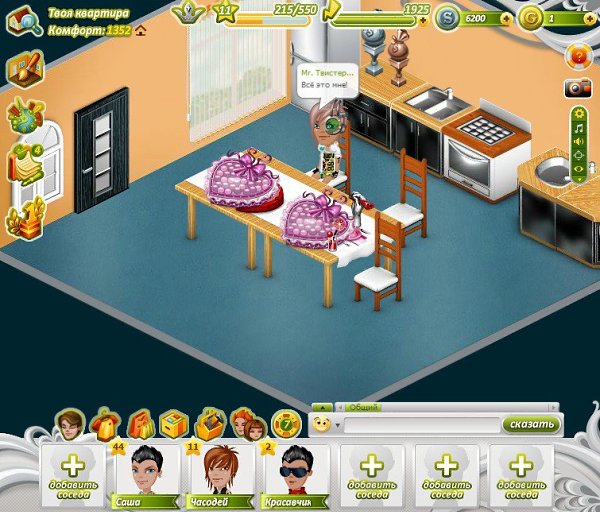This screenshot has height=512, width=600.
Task: Take a screenshot with the camera icon
Action: [578, 88]
